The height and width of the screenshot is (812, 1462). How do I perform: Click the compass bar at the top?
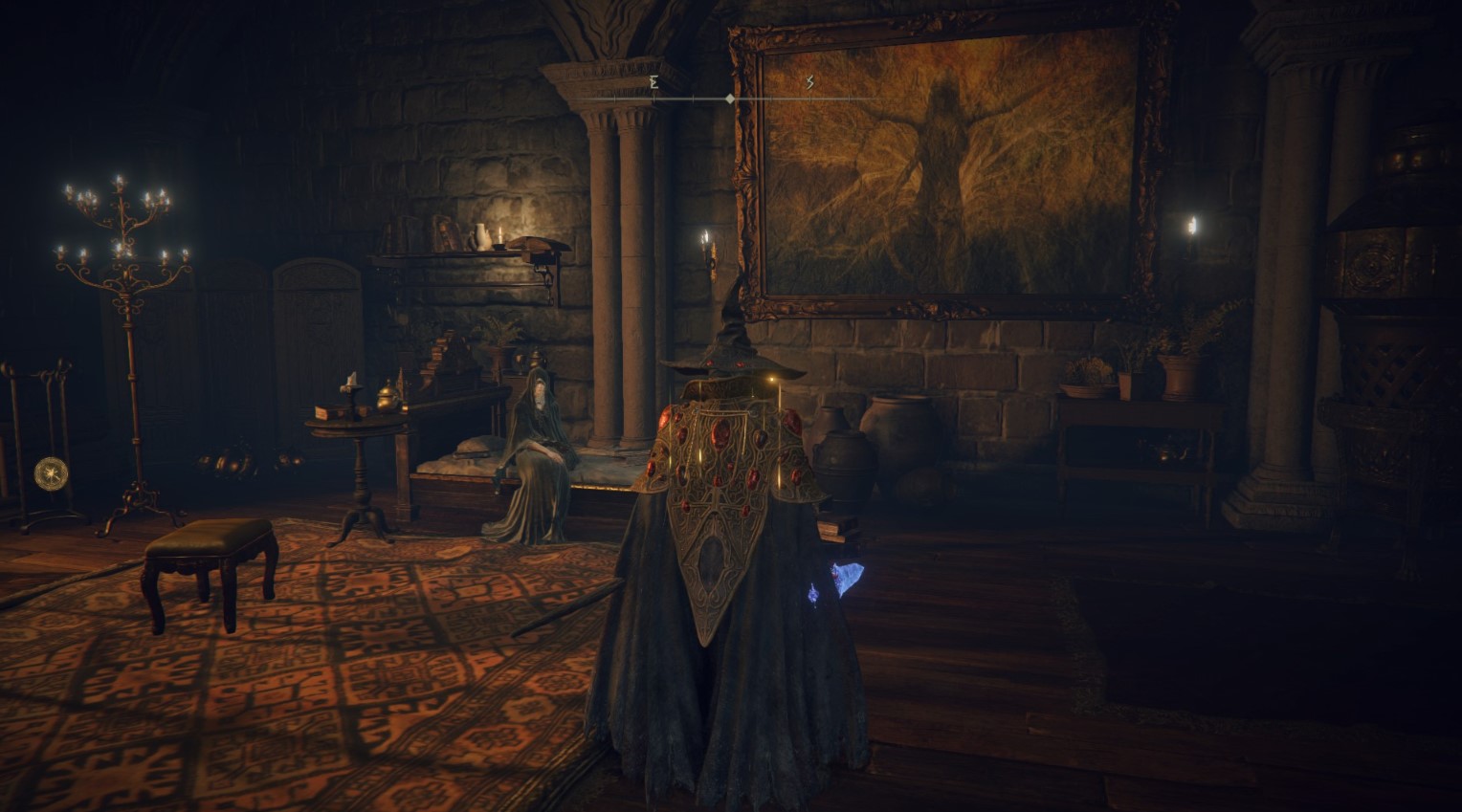[x=730, y=98]
